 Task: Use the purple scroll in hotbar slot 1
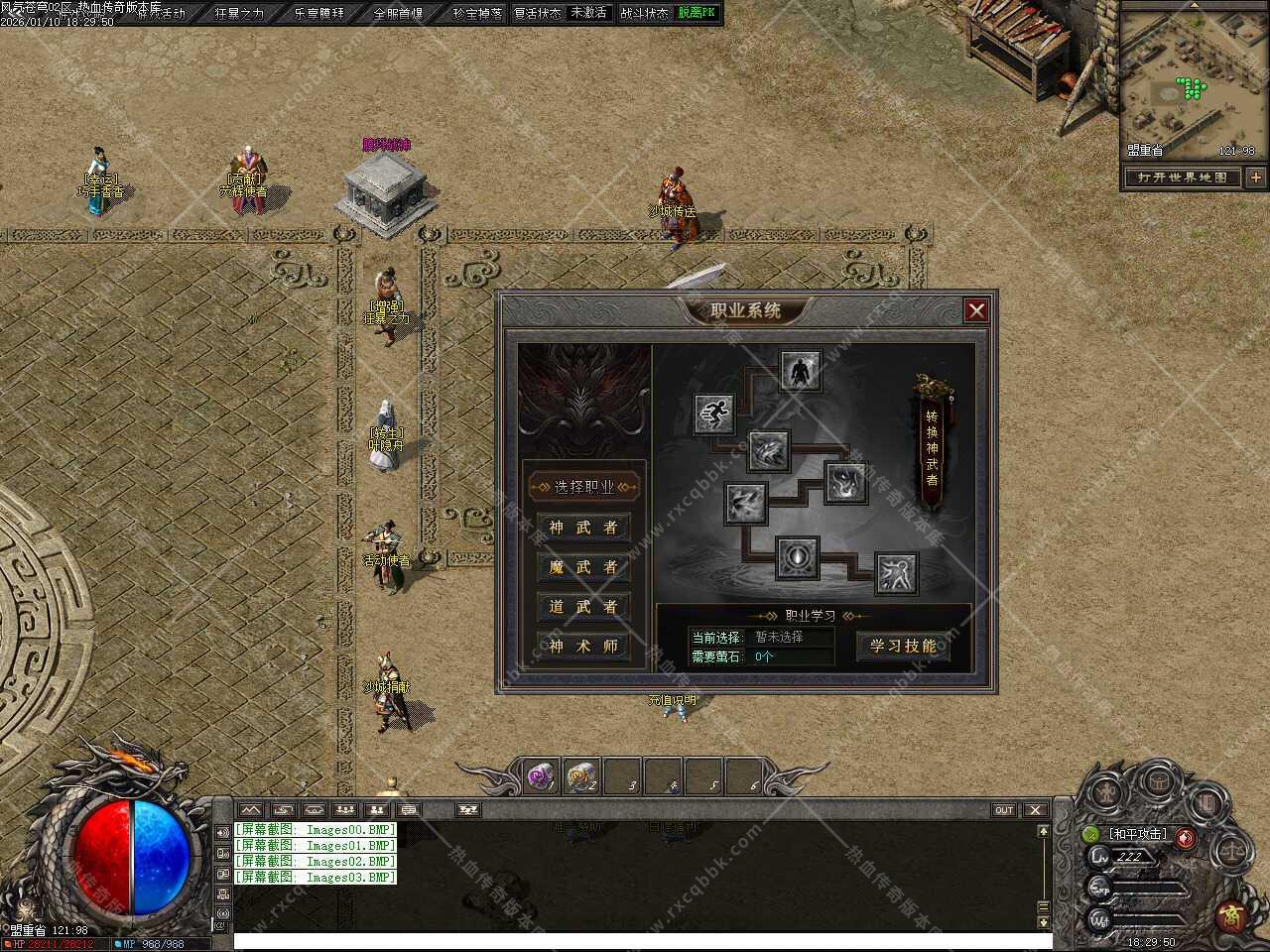(x=541, y=776)
